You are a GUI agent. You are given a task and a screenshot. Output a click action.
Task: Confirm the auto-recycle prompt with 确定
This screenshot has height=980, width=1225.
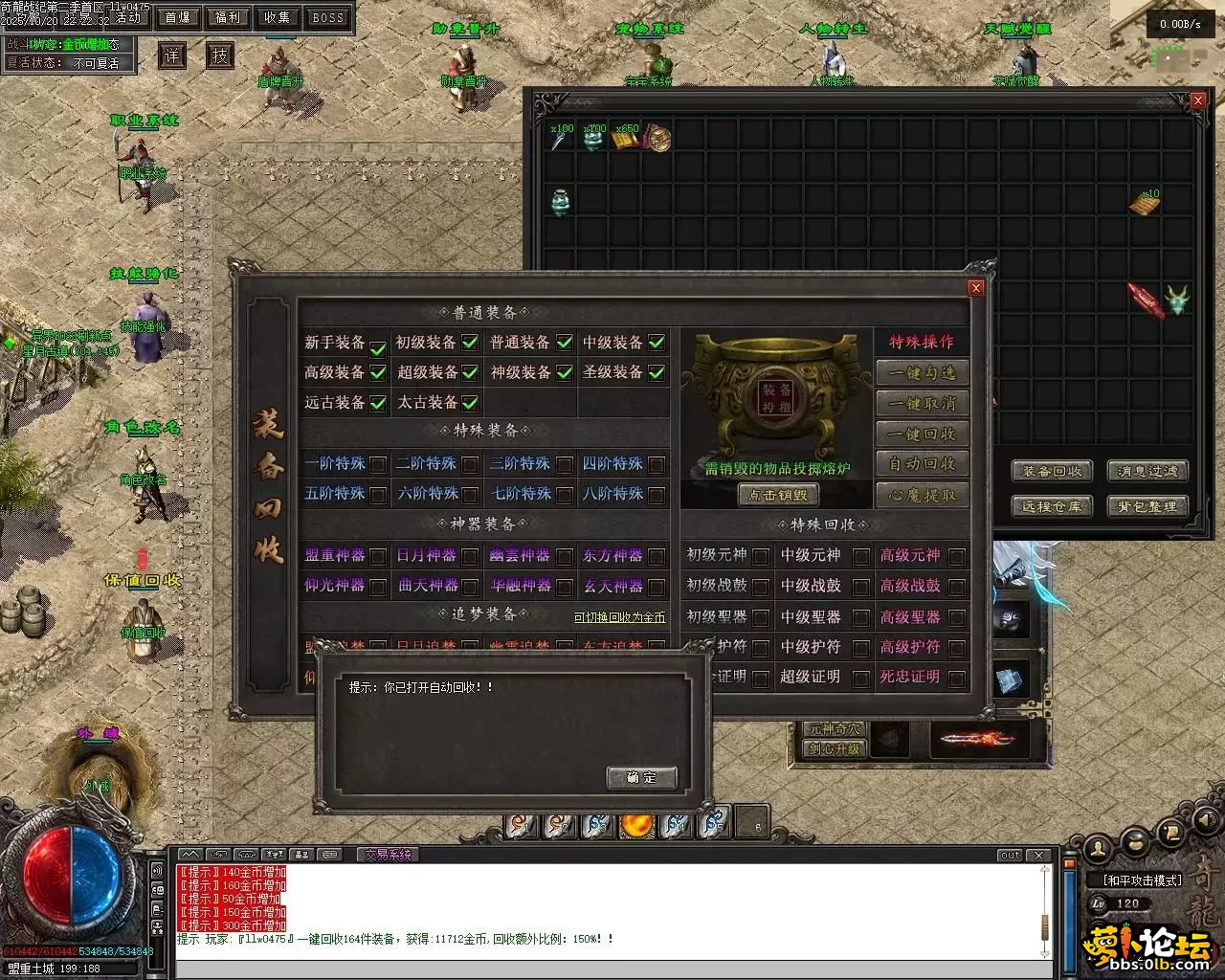pos(642,777)
